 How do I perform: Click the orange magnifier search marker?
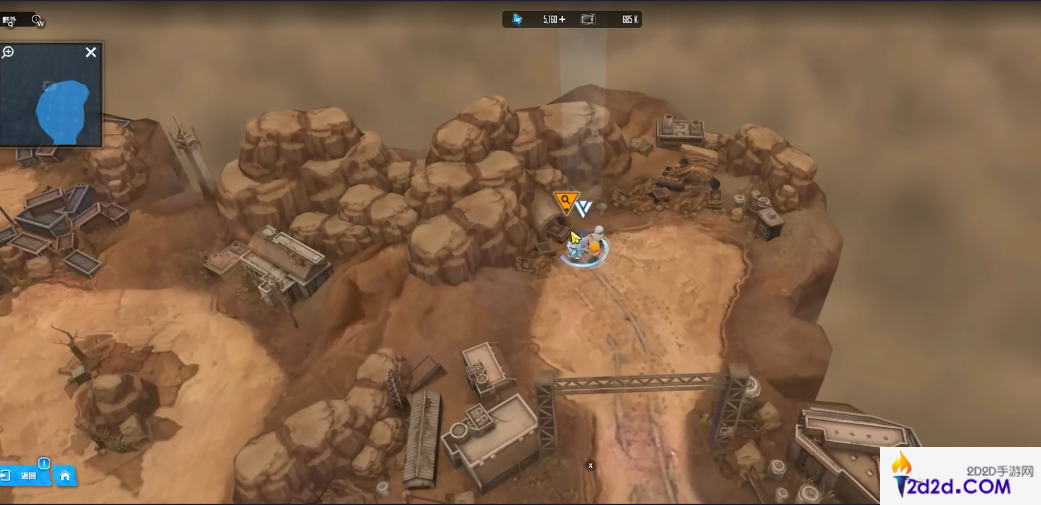pos(566,203)
